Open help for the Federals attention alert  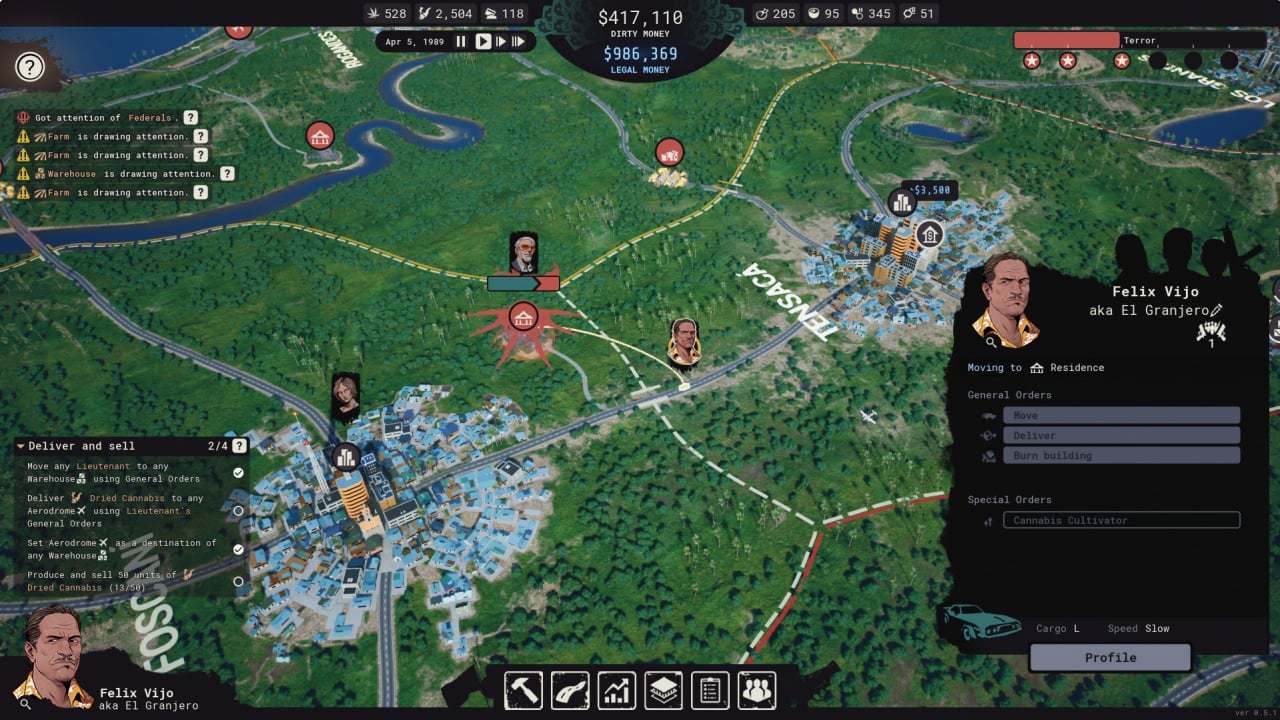click(190, 118)
